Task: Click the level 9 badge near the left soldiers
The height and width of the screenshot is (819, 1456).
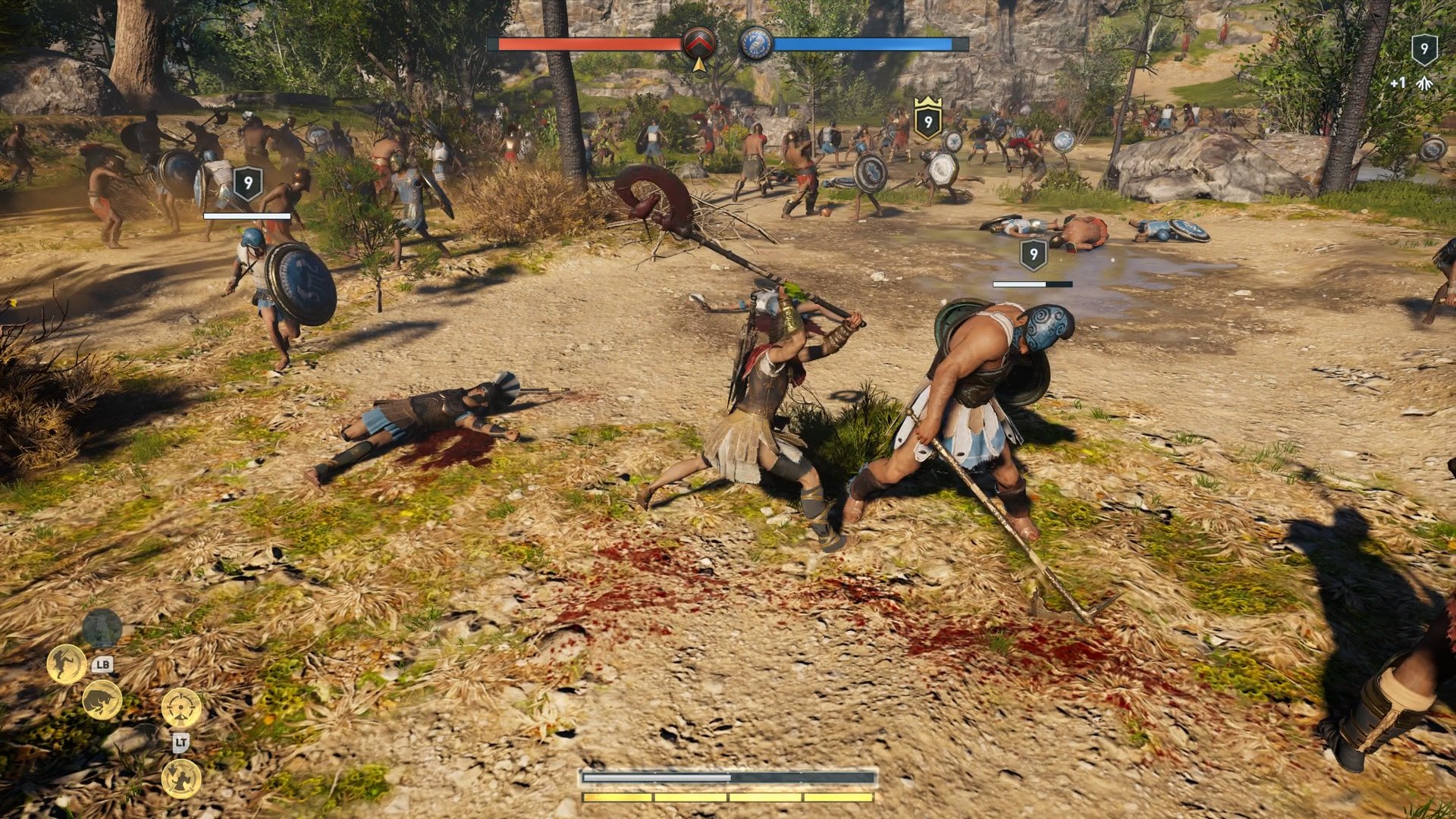Action: point(246,182)
